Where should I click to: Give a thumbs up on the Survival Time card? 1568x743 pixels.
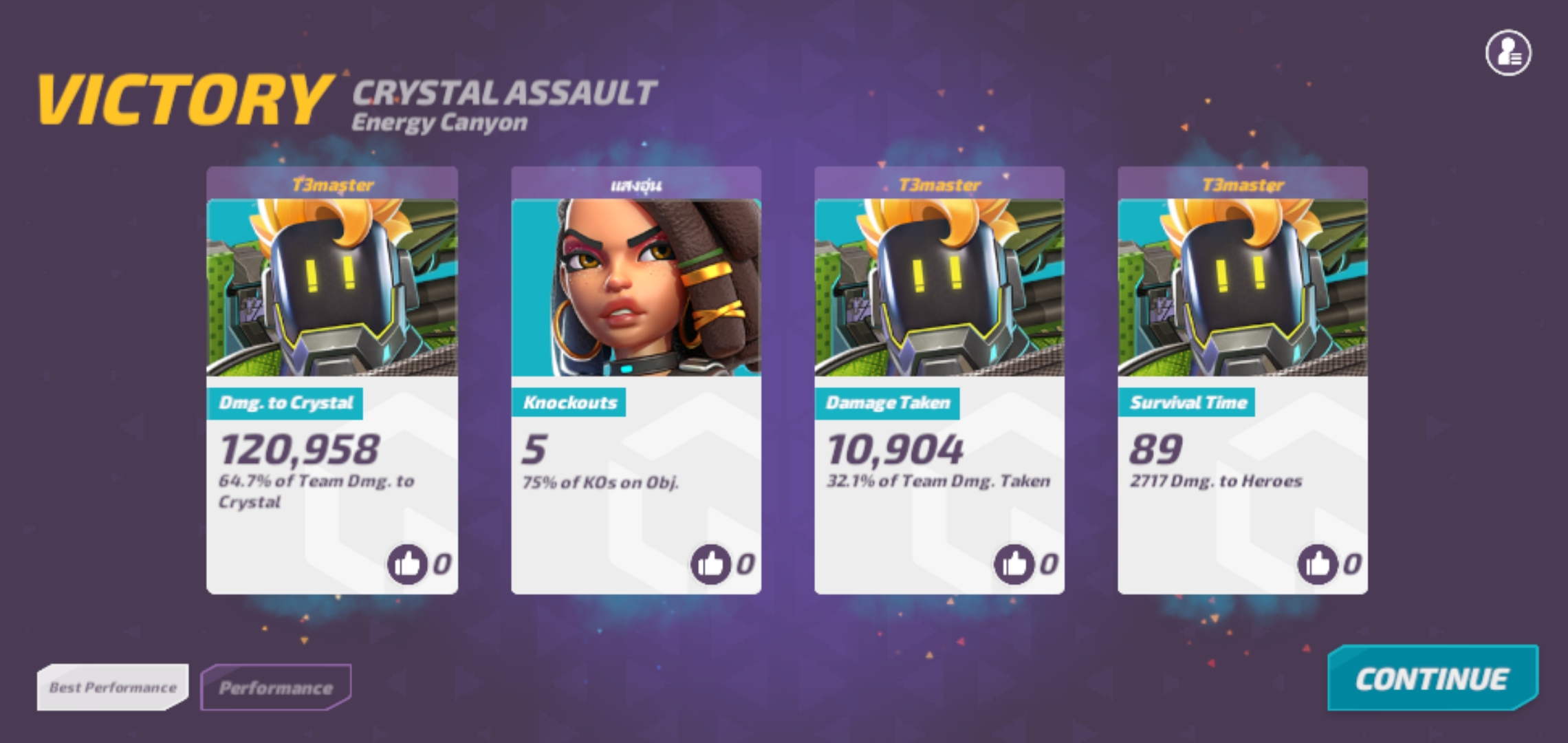coord(1318,563)
